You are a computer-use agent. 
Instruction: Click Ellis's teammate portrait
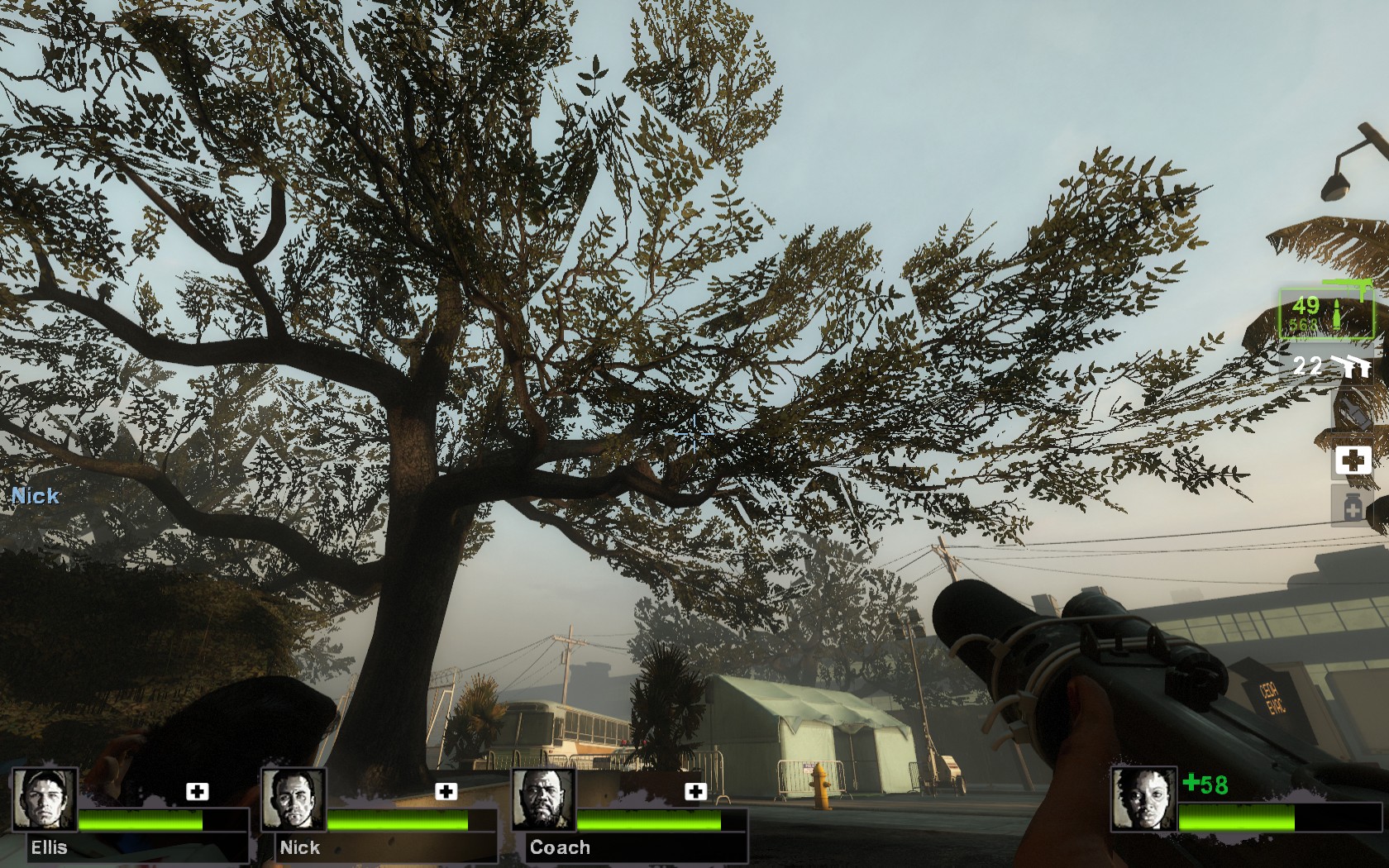45,799
